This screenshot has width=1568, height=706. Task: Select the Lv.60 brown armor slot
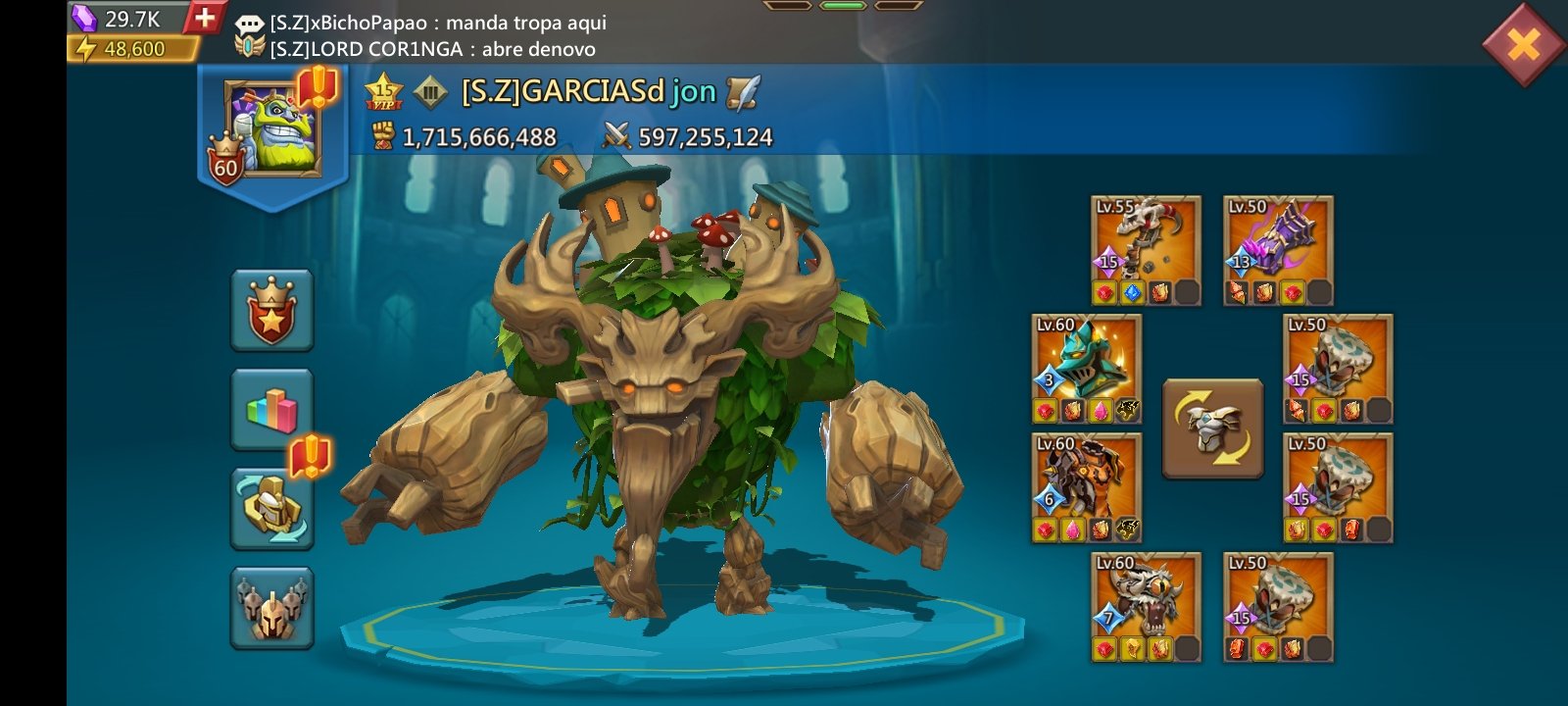(x=1086, y=488)
